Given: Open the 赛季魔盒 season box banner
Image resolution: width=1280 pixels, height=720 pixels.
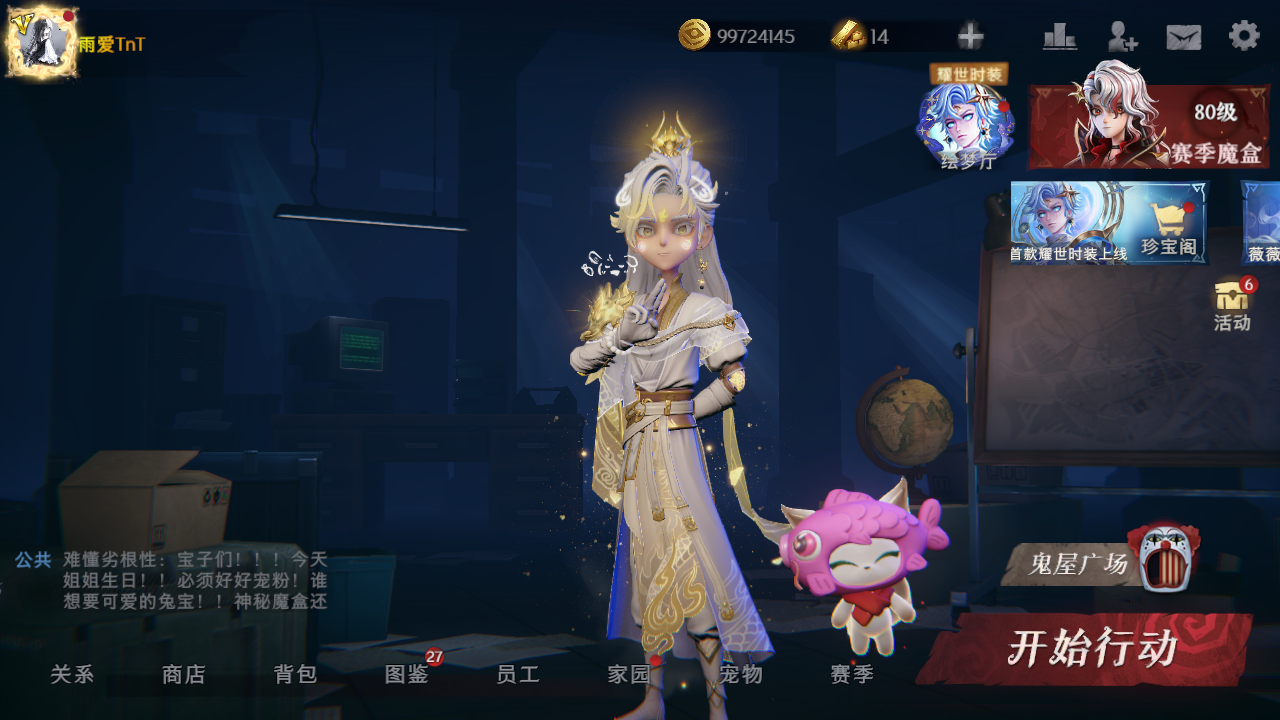Looking at the screenshot, I should [1148, 127].
